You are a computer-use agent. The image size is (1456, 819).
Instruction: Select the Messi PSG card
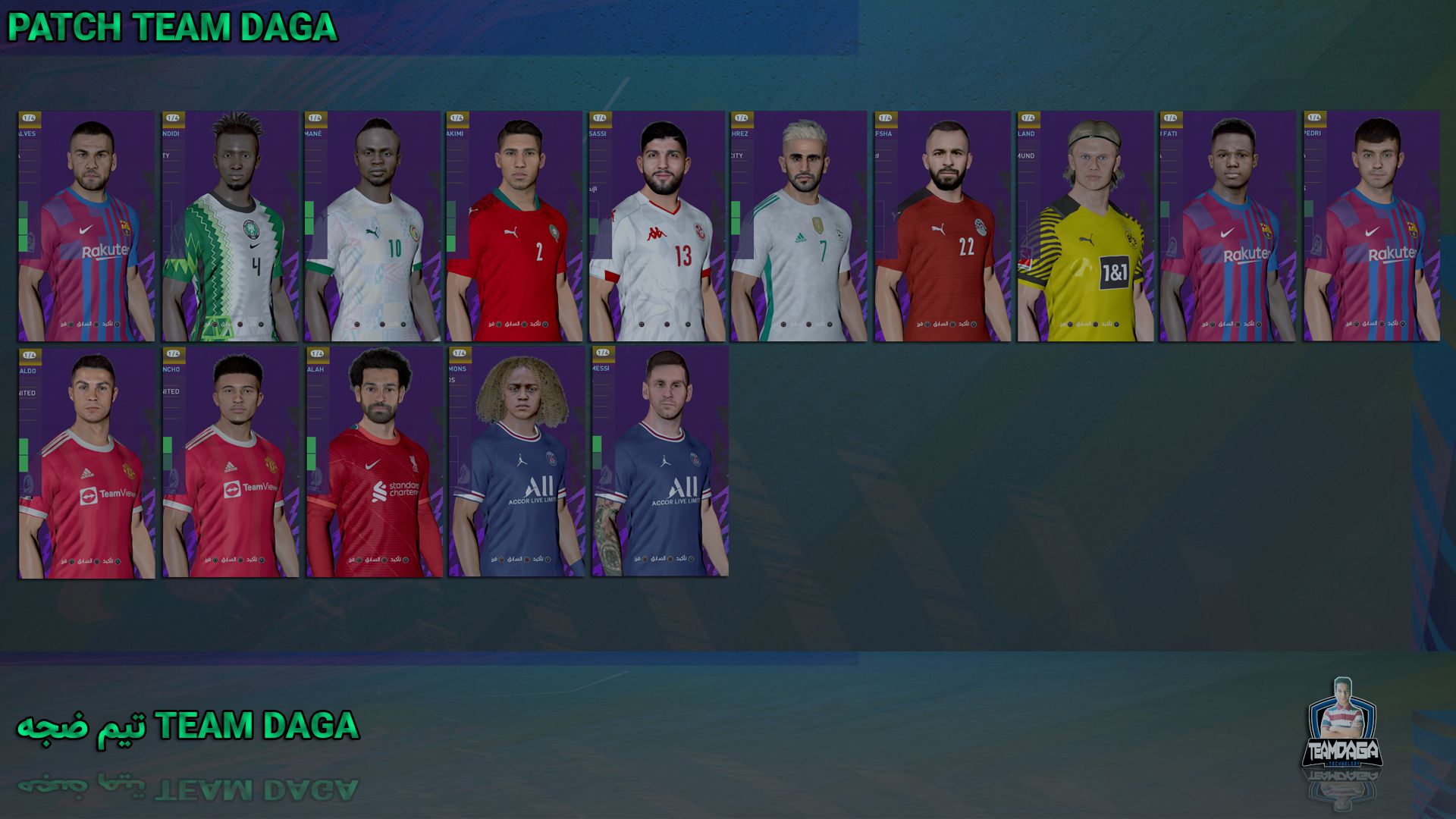click(660, 462)
